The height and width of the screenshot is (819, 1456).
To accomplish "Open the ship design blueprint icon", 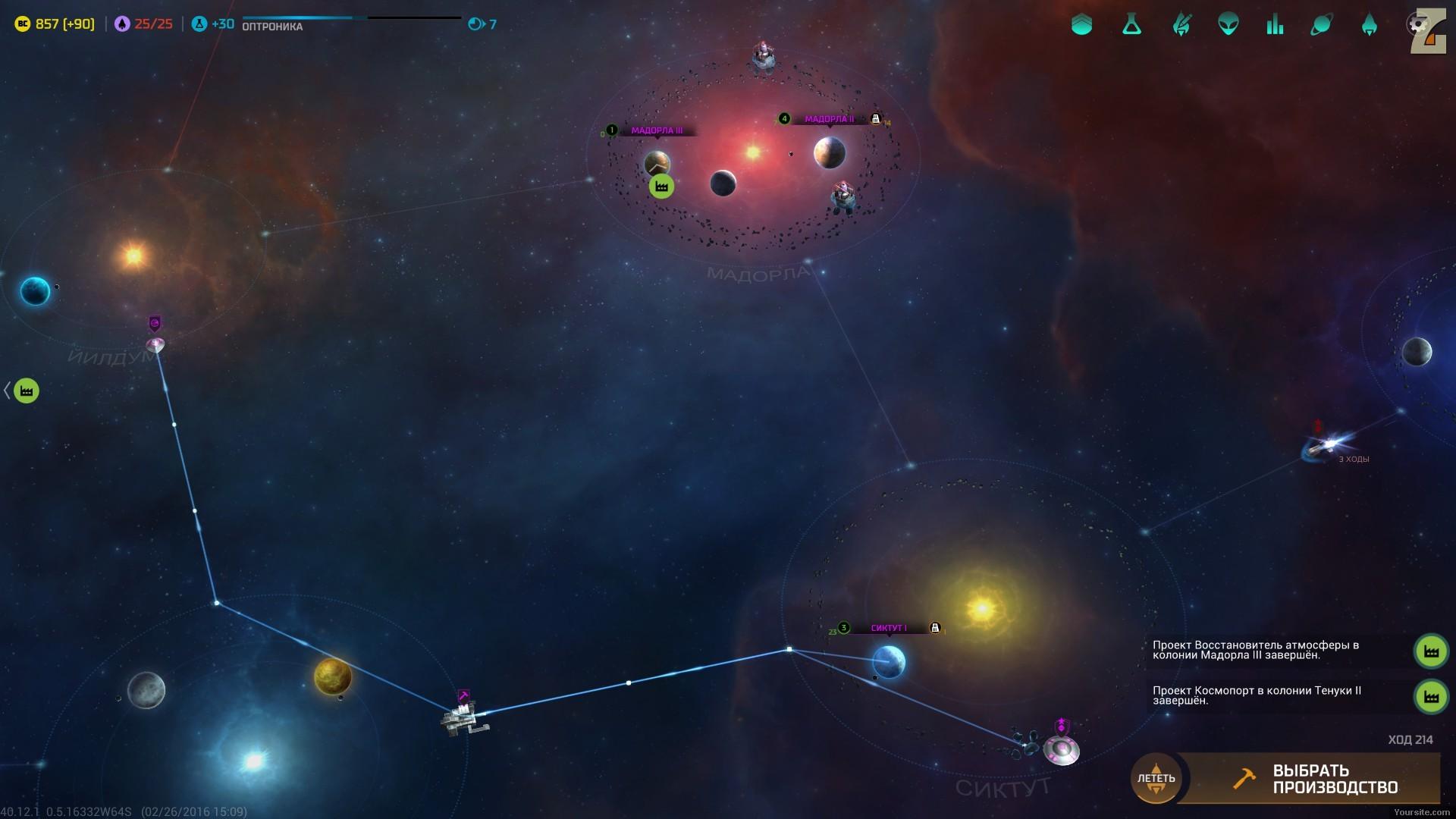I will 1181,24.
